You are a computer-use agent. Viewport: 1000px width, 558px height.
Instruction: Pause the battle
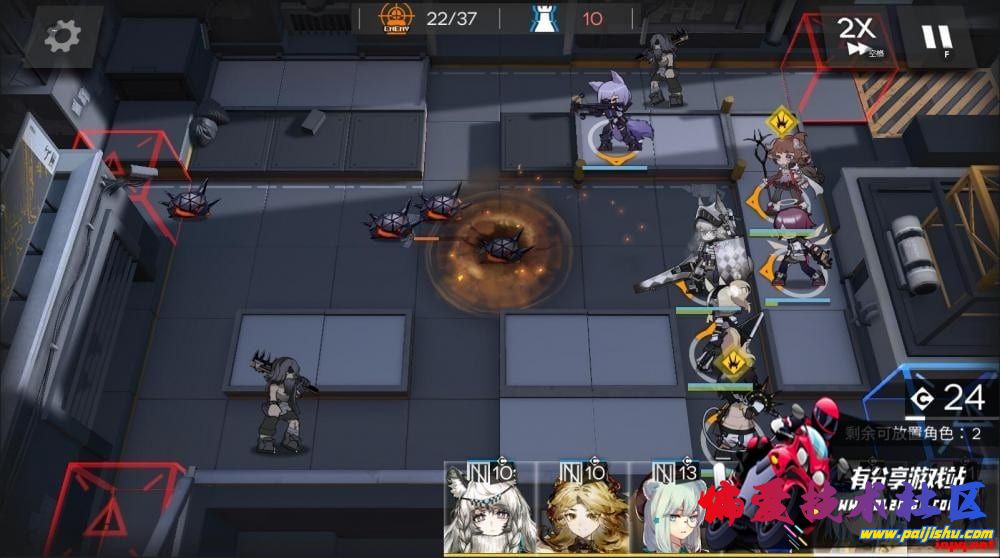click(936, 38)
